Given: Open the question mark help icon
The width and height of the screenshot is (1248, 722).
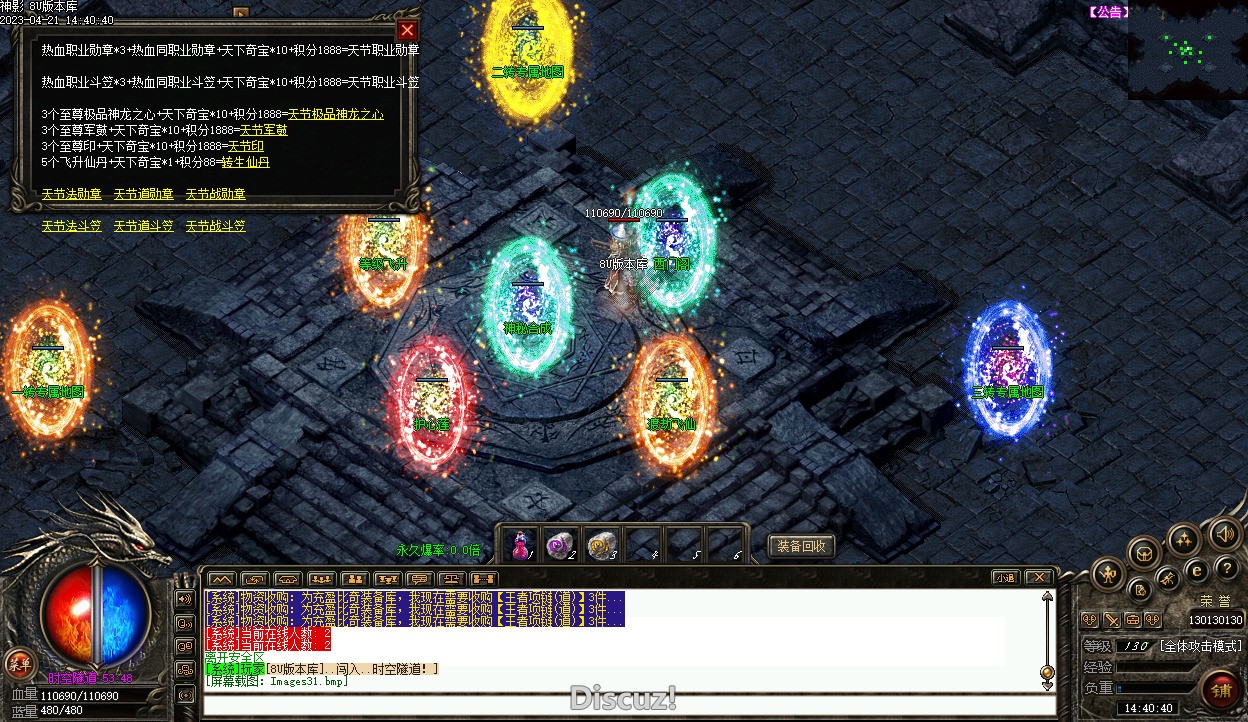Looking at the screenshot, I should point(1227,568).
